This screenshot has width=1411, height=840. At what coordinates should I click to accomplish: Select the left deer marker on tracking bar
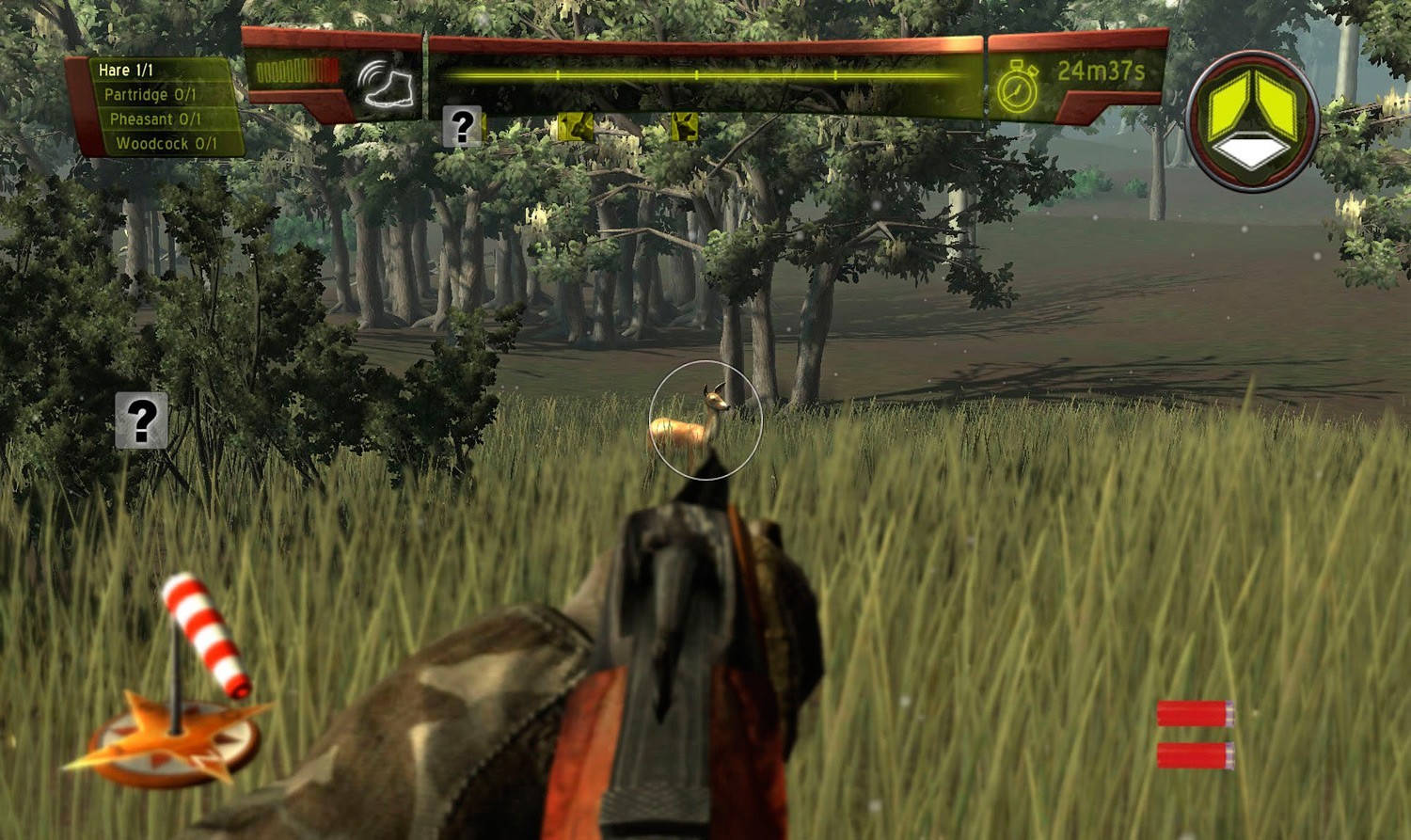(578, 126)
